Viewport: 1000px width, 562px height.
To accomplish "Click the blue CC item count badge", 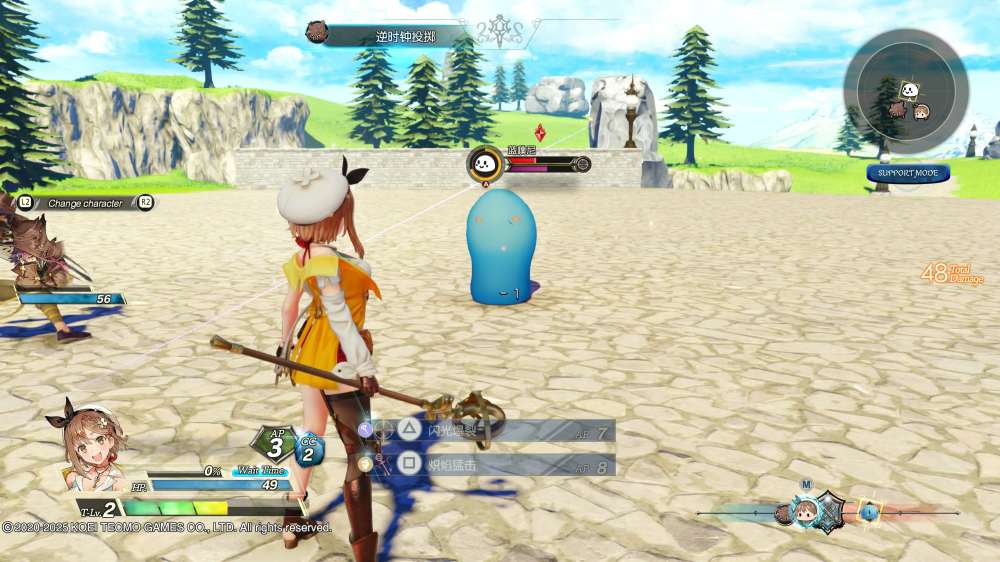I will 309,451.
